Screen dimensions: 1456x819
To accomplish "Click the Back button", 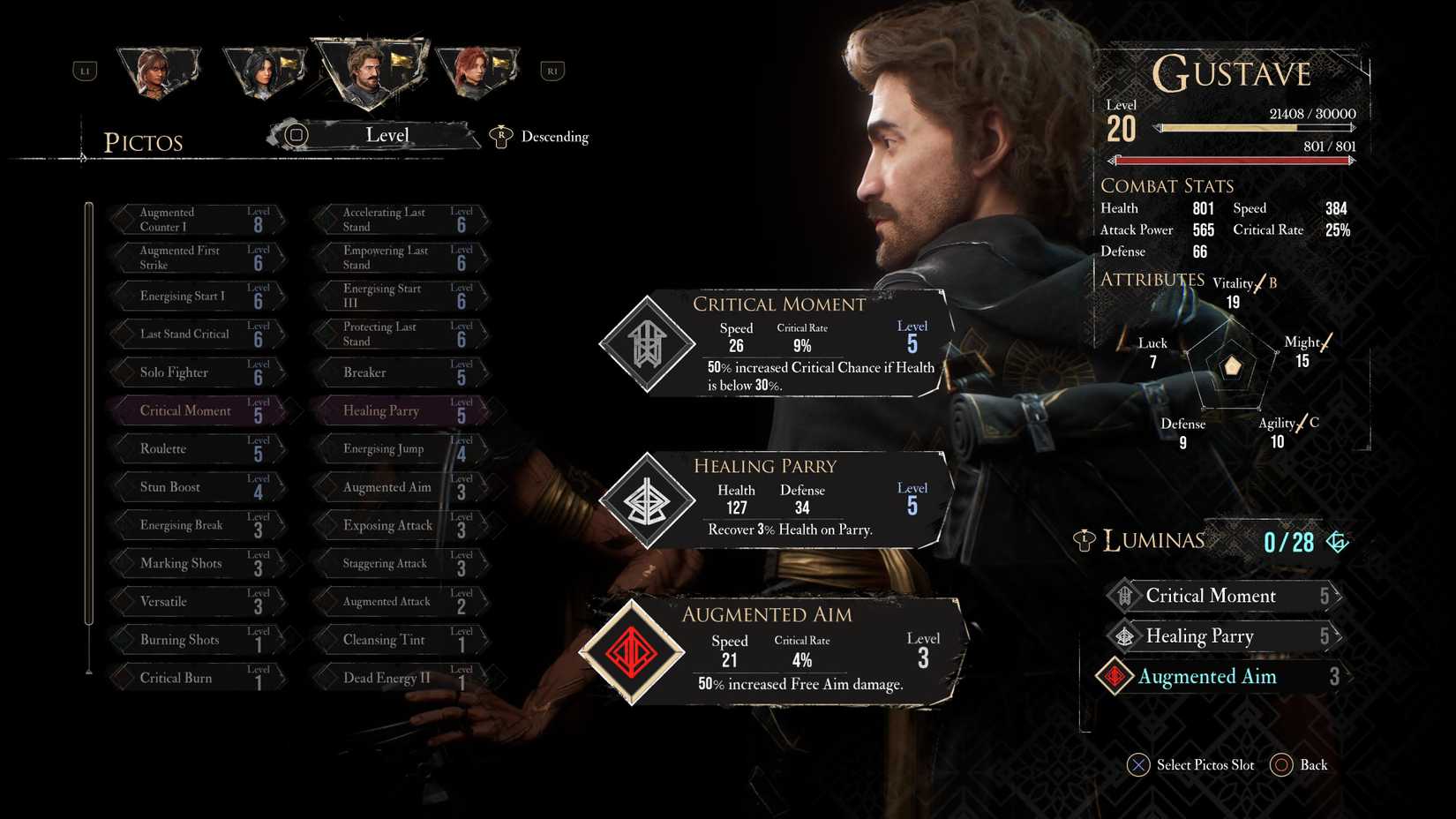I will (x=1313, y=765).
